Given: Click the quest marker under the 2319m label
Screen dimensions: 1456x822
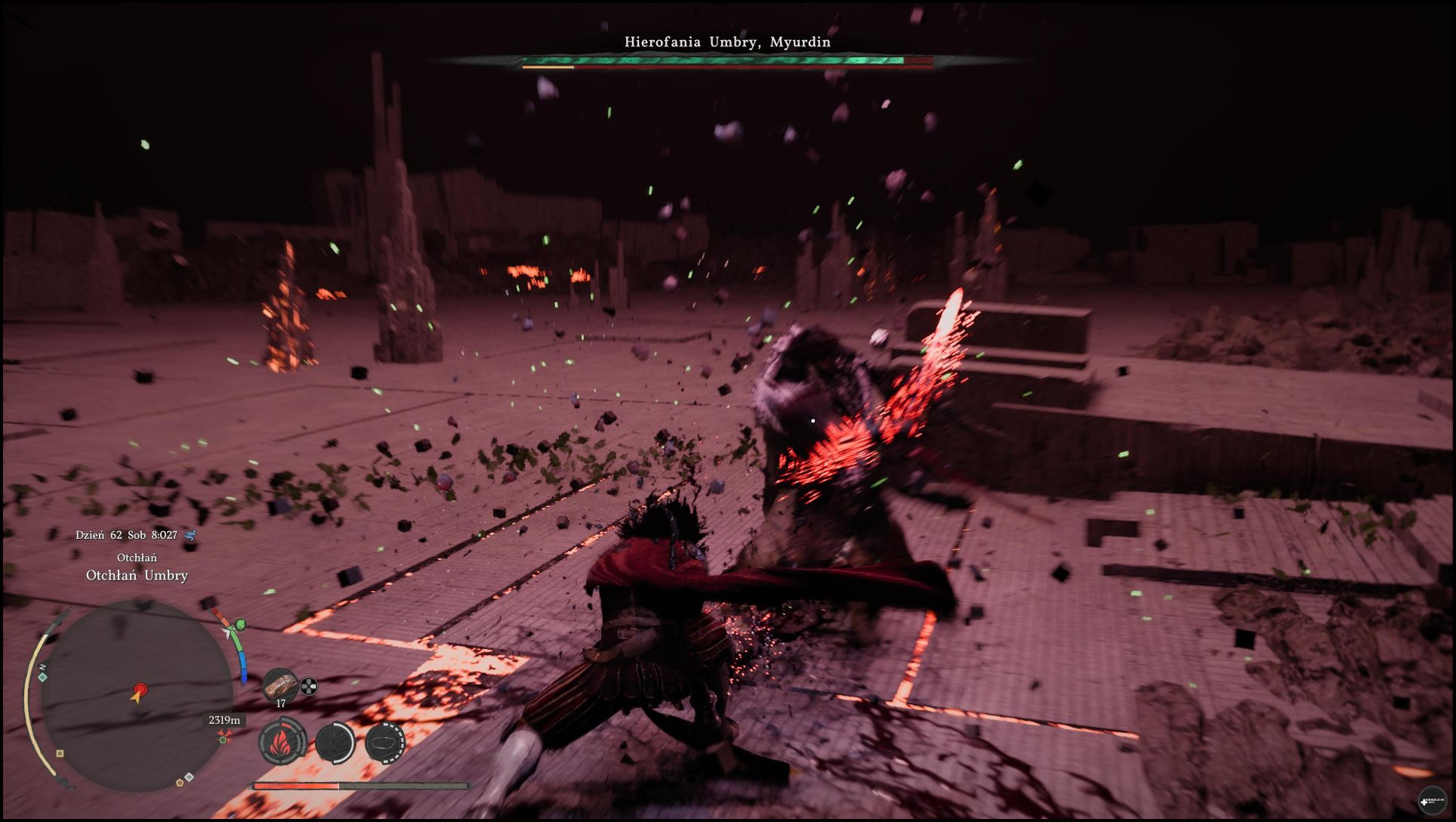Looking at the screenshot, I should click(224, 736).
